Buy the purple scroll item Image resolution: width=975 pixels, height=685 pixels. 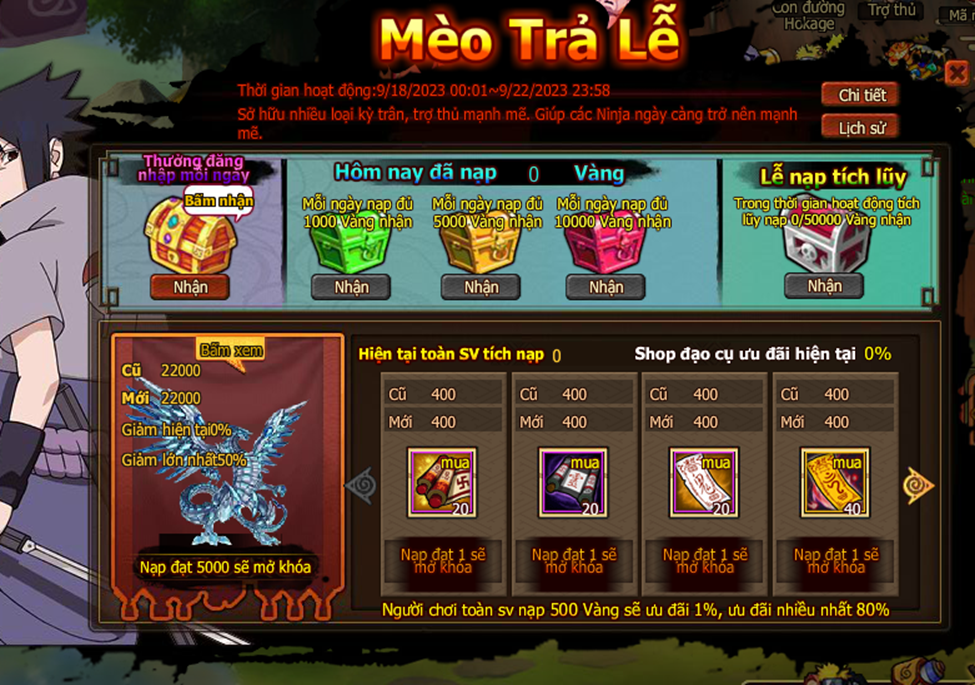572,482
